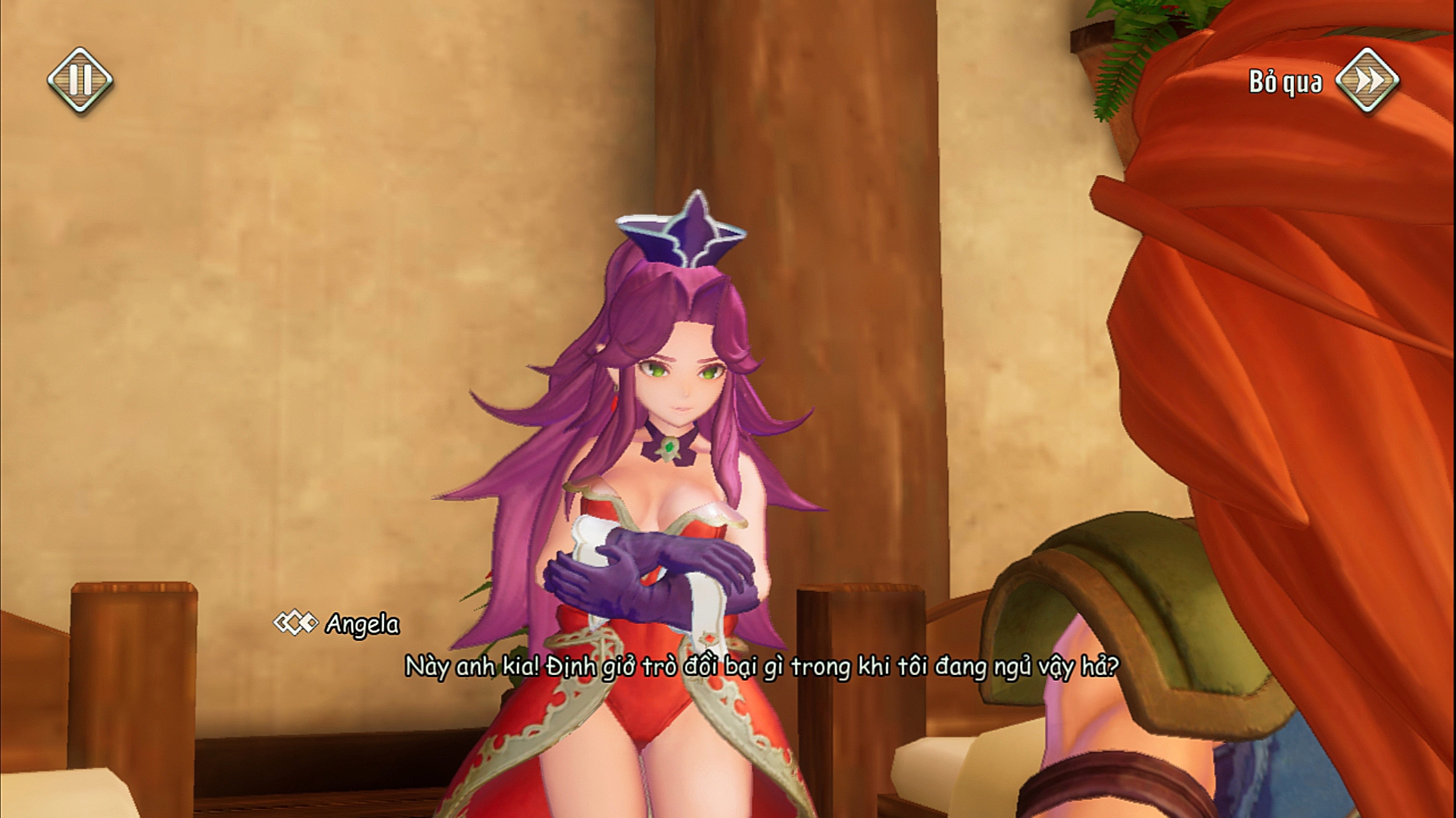This screenshot has width=1456, height=818.
Task: Skip the cutscene using Bỏ qua
Action: [1366, 80]
